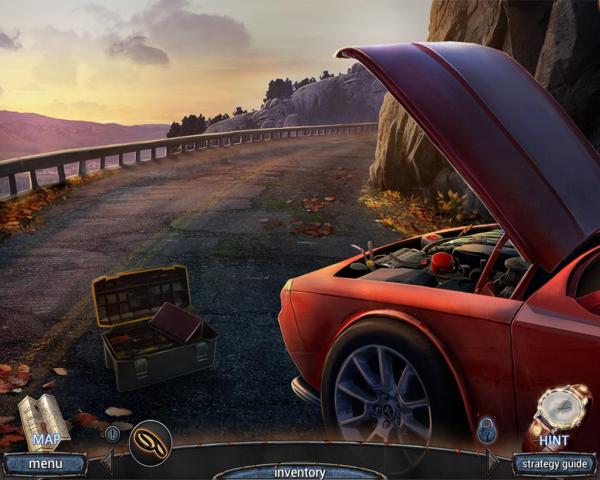The image size is (600, 480).
Task: Show the inventory info button
Action: click(112, 434)
